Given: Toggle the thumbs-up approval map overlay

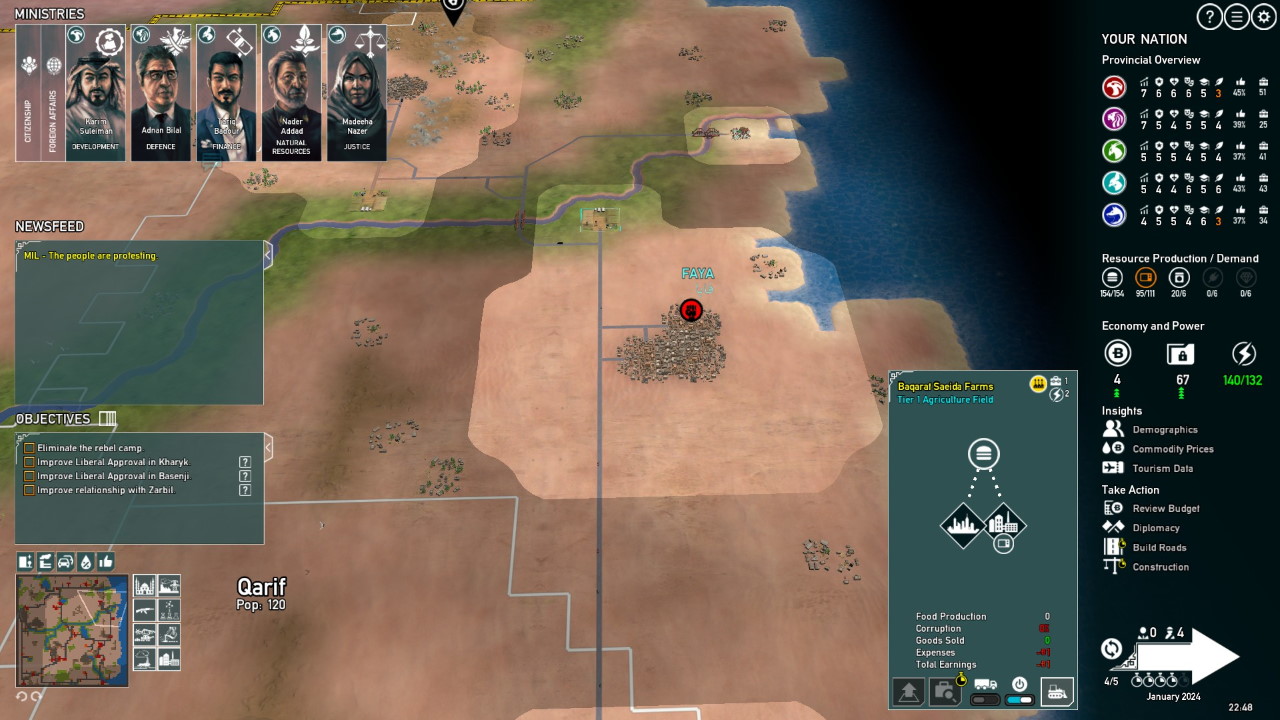Looking at the screenshot, I should (106, 561).
